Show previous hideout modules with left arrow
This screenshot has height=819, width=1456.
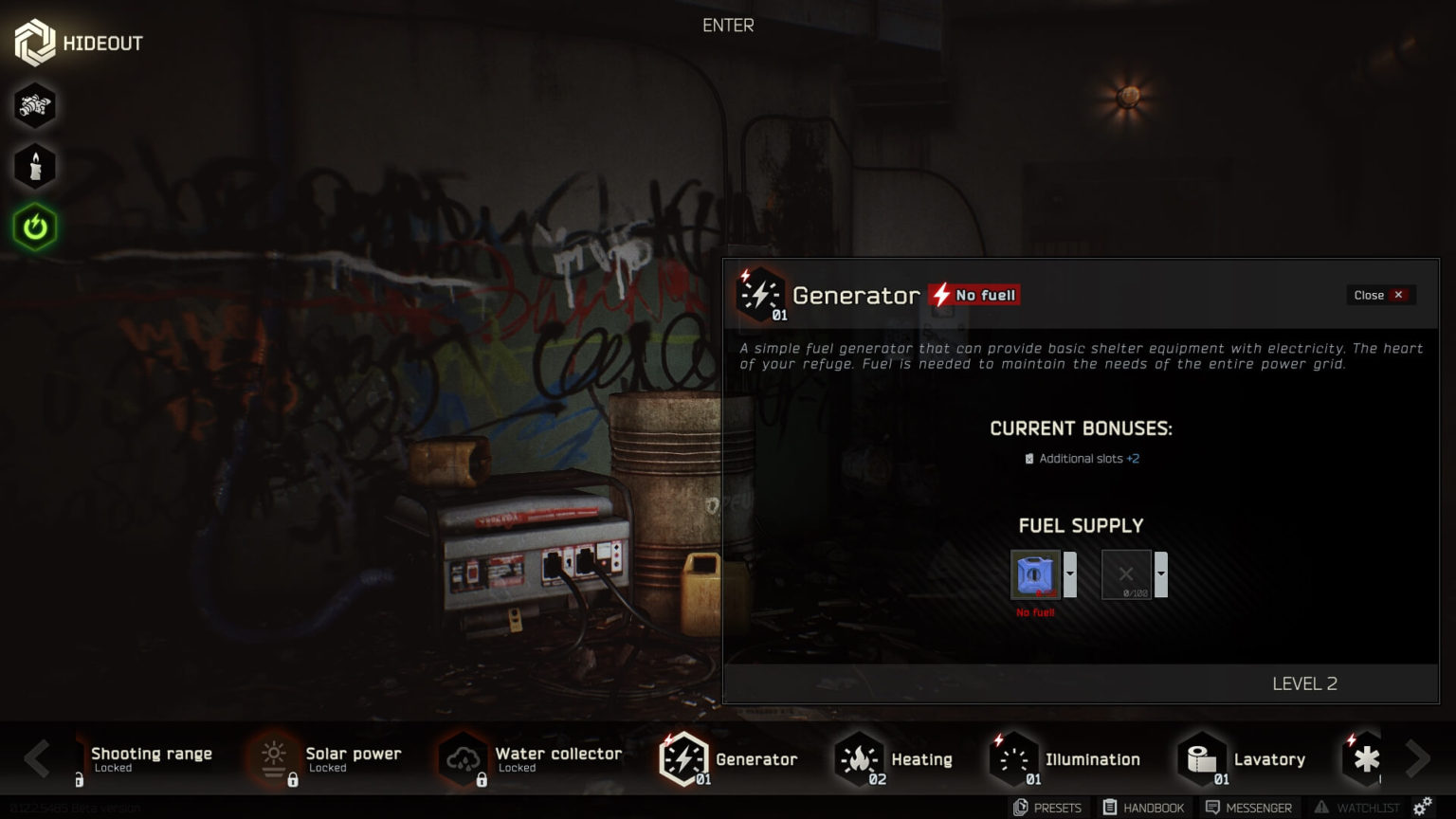click(x=37, y=758)
